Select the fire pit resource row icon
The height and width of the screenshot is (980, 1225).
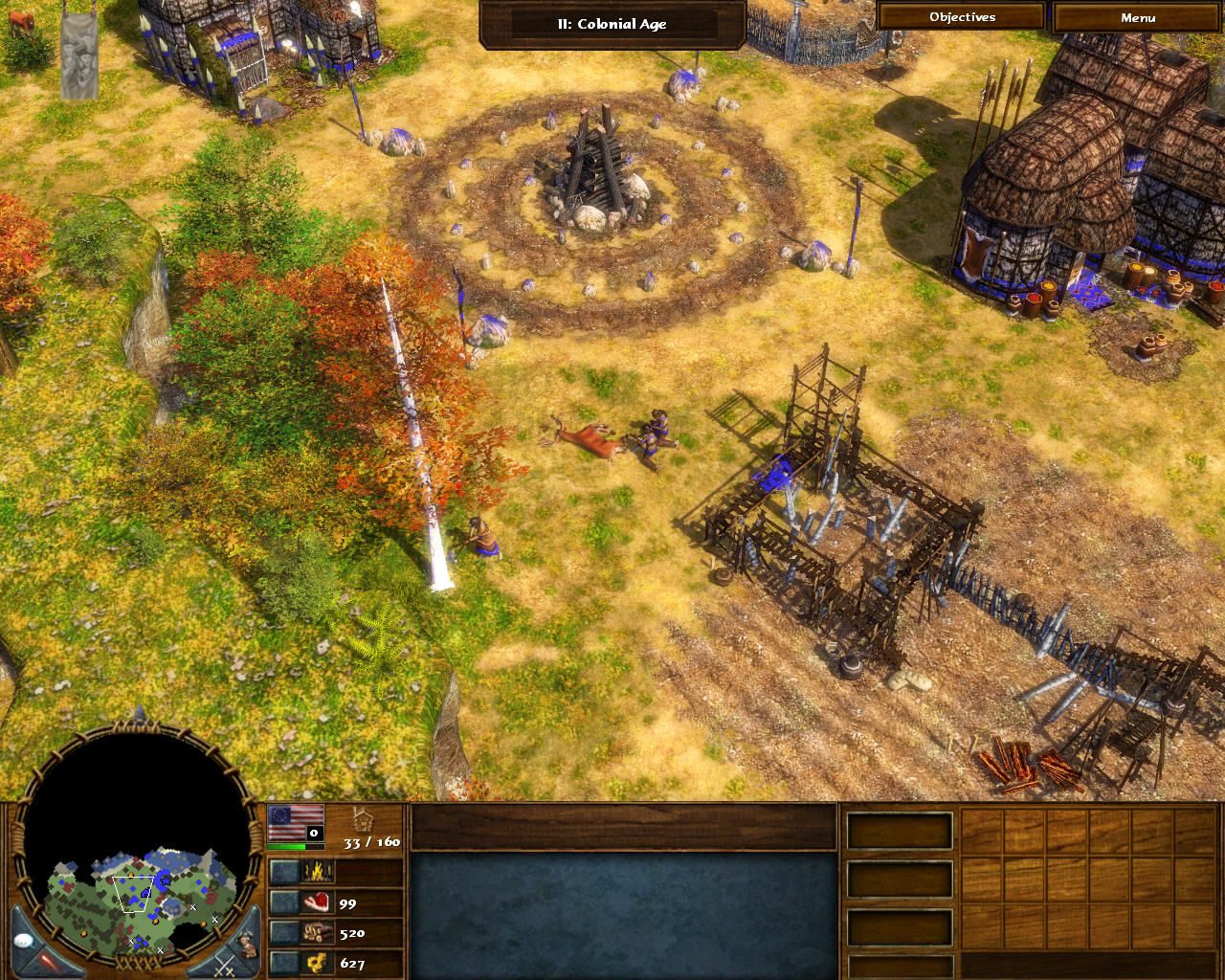[317, 872]
